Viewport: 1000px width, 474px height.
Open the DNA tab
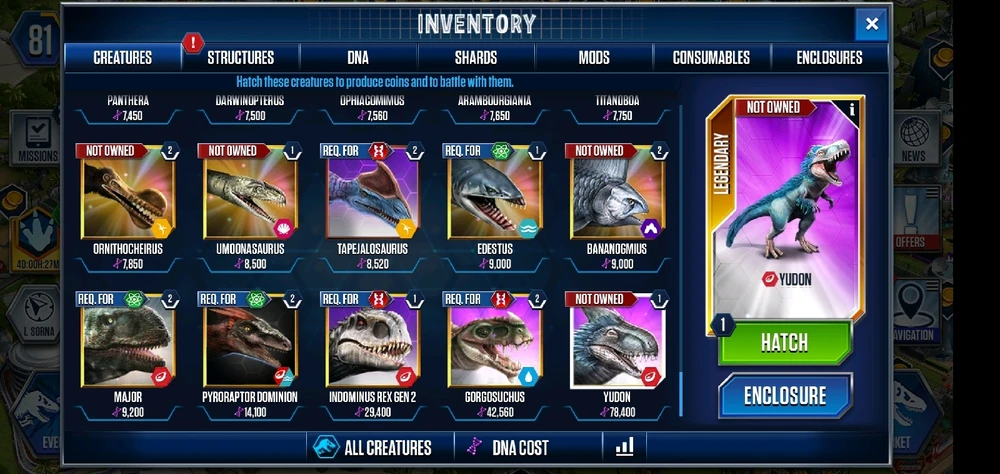pos(358,57)
